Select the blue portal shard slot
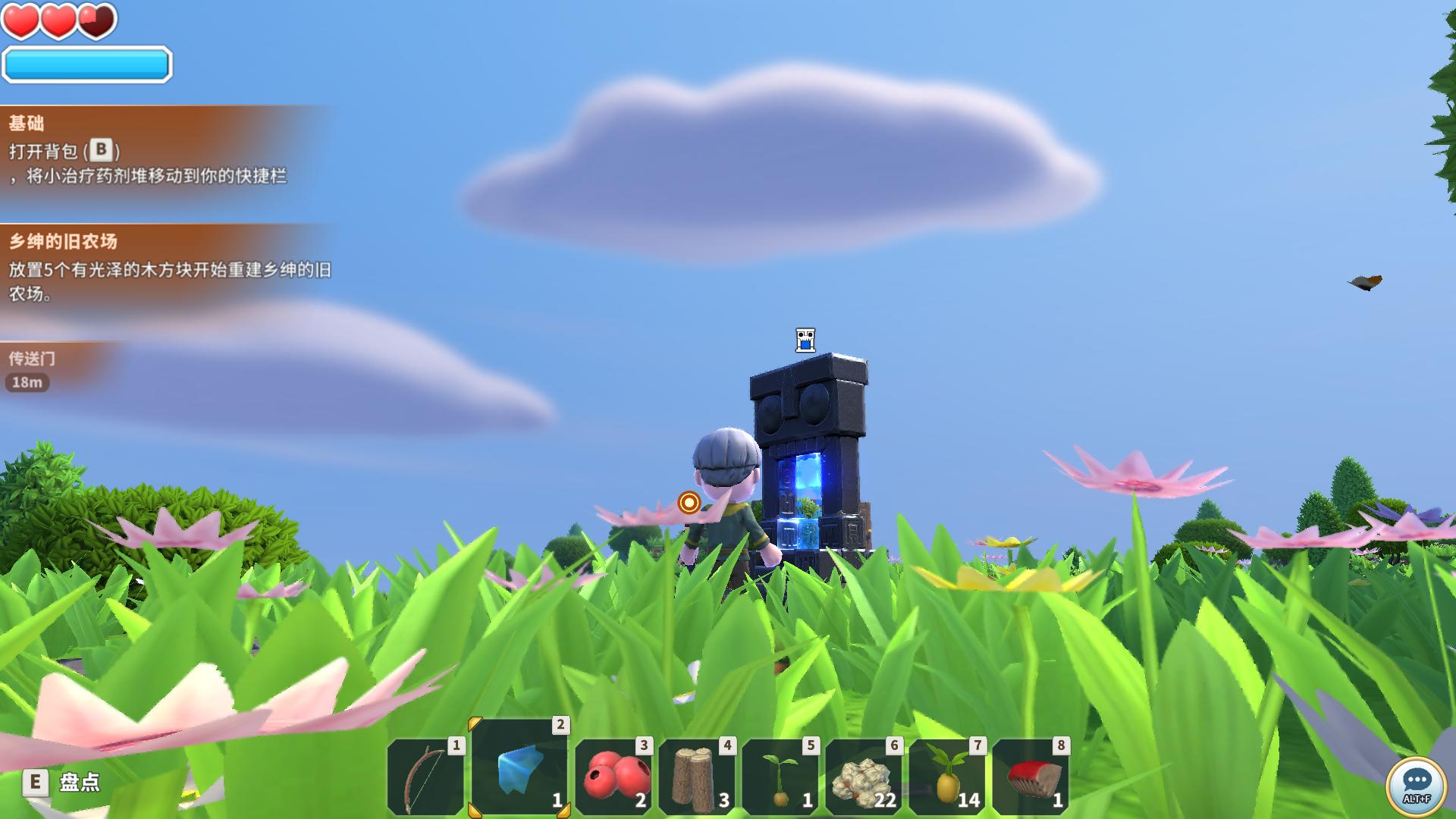1456x819 pixels. click(520, 767)
